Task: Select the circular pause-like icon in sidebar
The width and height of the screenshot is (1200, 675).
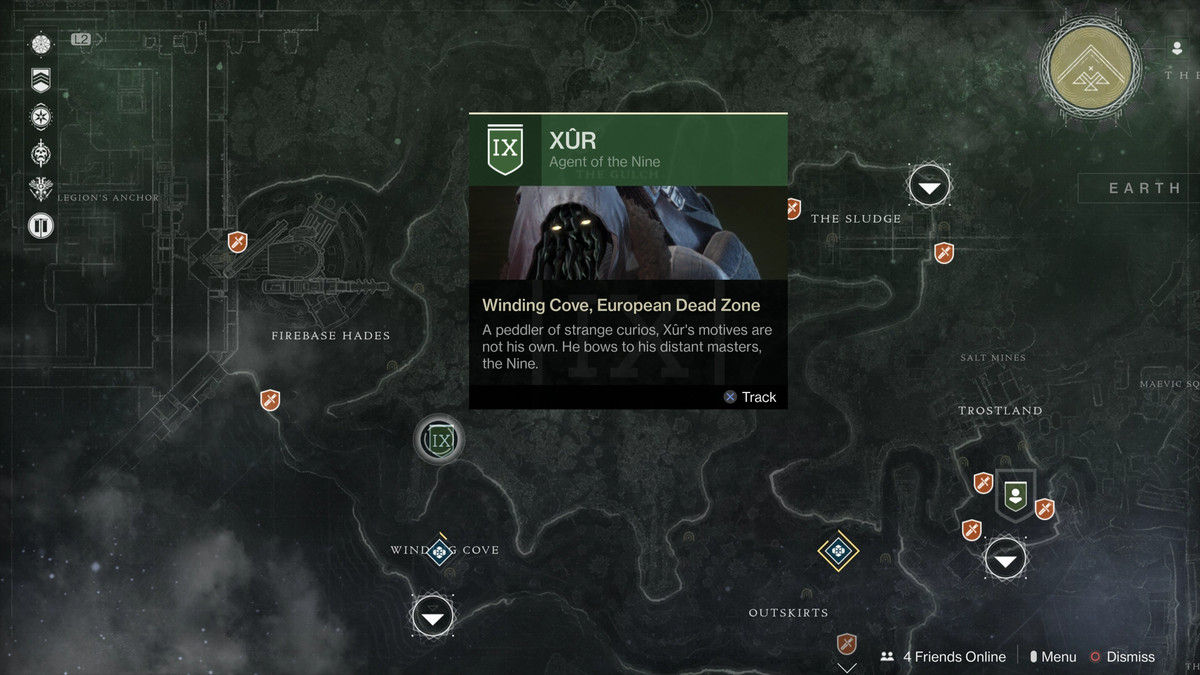Action: (x=41, y=226)
